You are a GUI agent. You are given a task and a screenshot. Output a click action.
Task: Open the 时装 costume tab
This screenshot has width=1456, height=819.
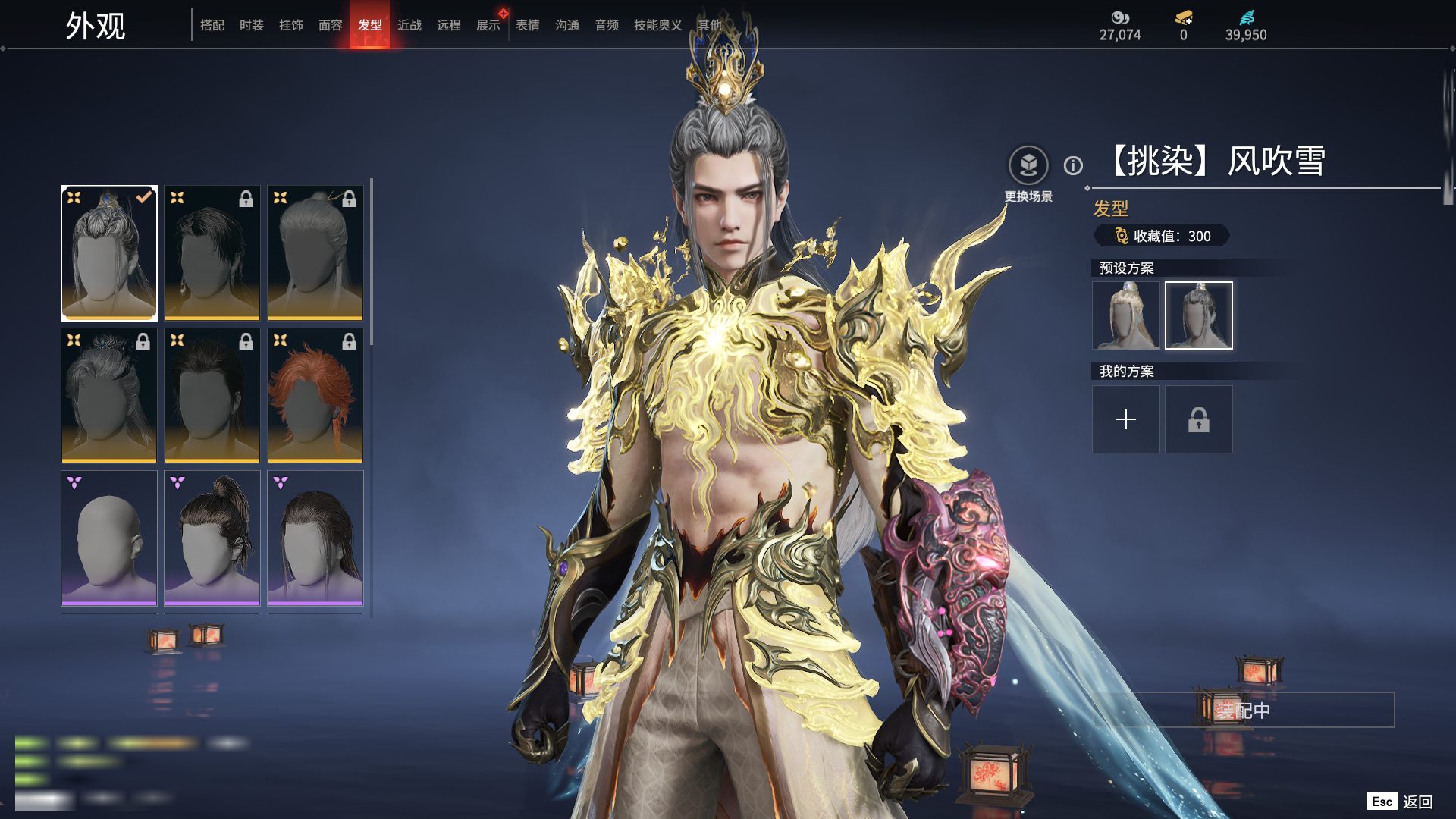[x=252, y=25]
